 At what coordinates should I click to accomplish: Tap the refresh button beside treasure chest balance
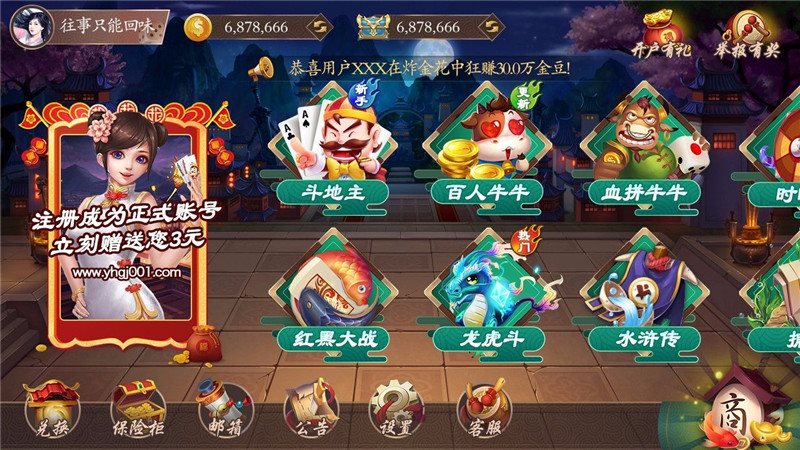click(x=491, y=27)
